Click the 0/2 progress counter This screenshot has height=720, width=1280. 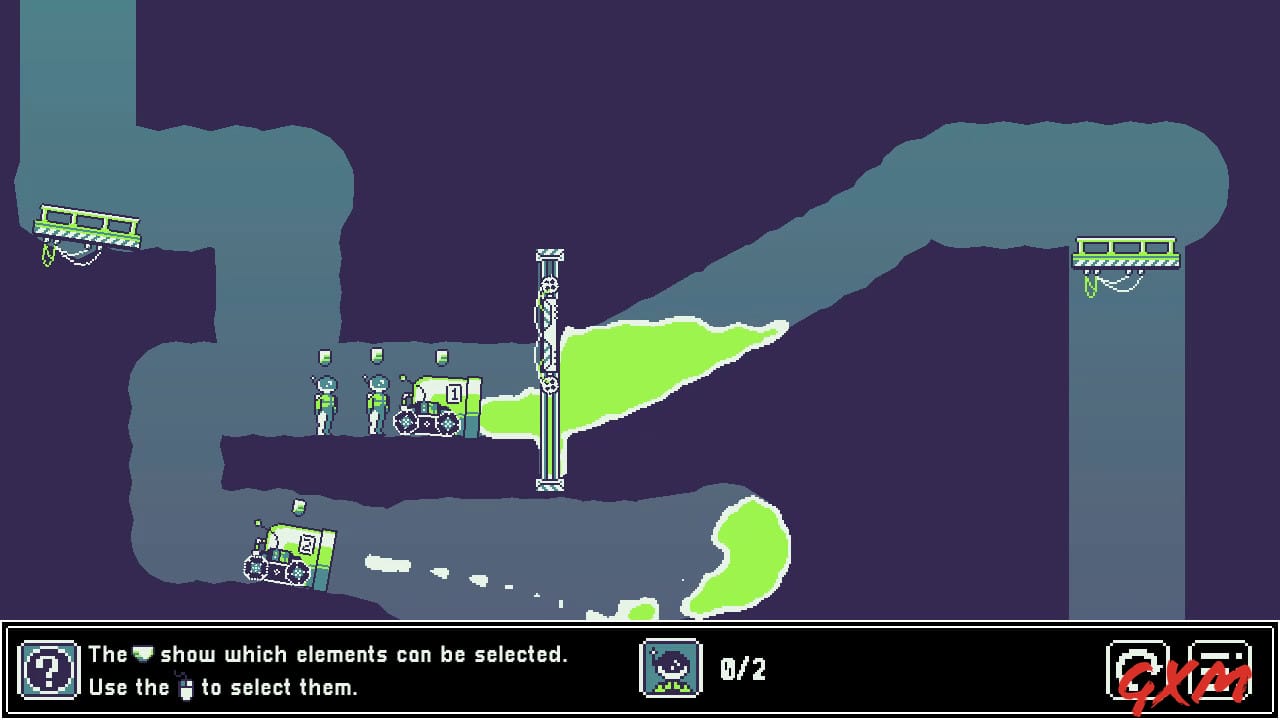pos(742,668)
